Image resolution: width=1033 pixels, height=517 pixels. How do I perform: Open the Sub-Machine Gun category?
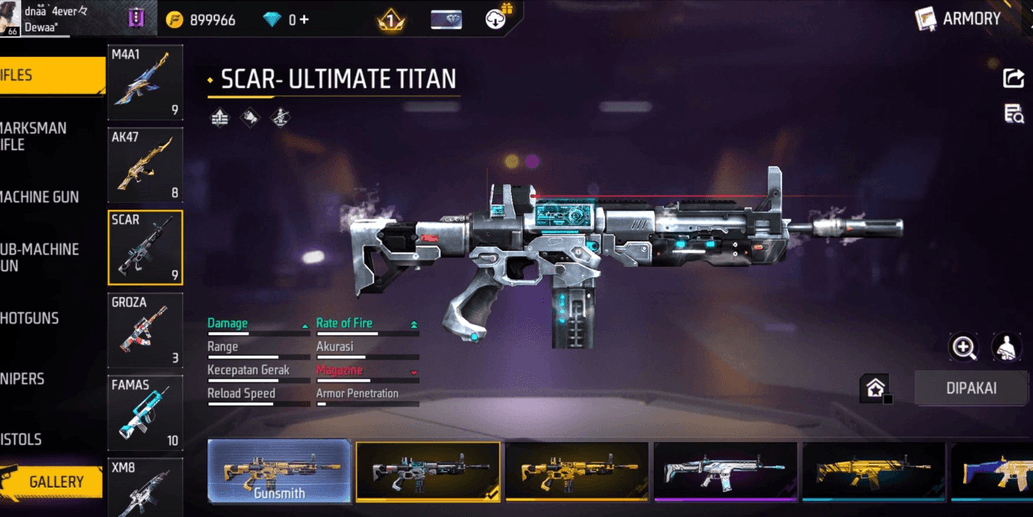pyautogui.click(x=40, y=257)
